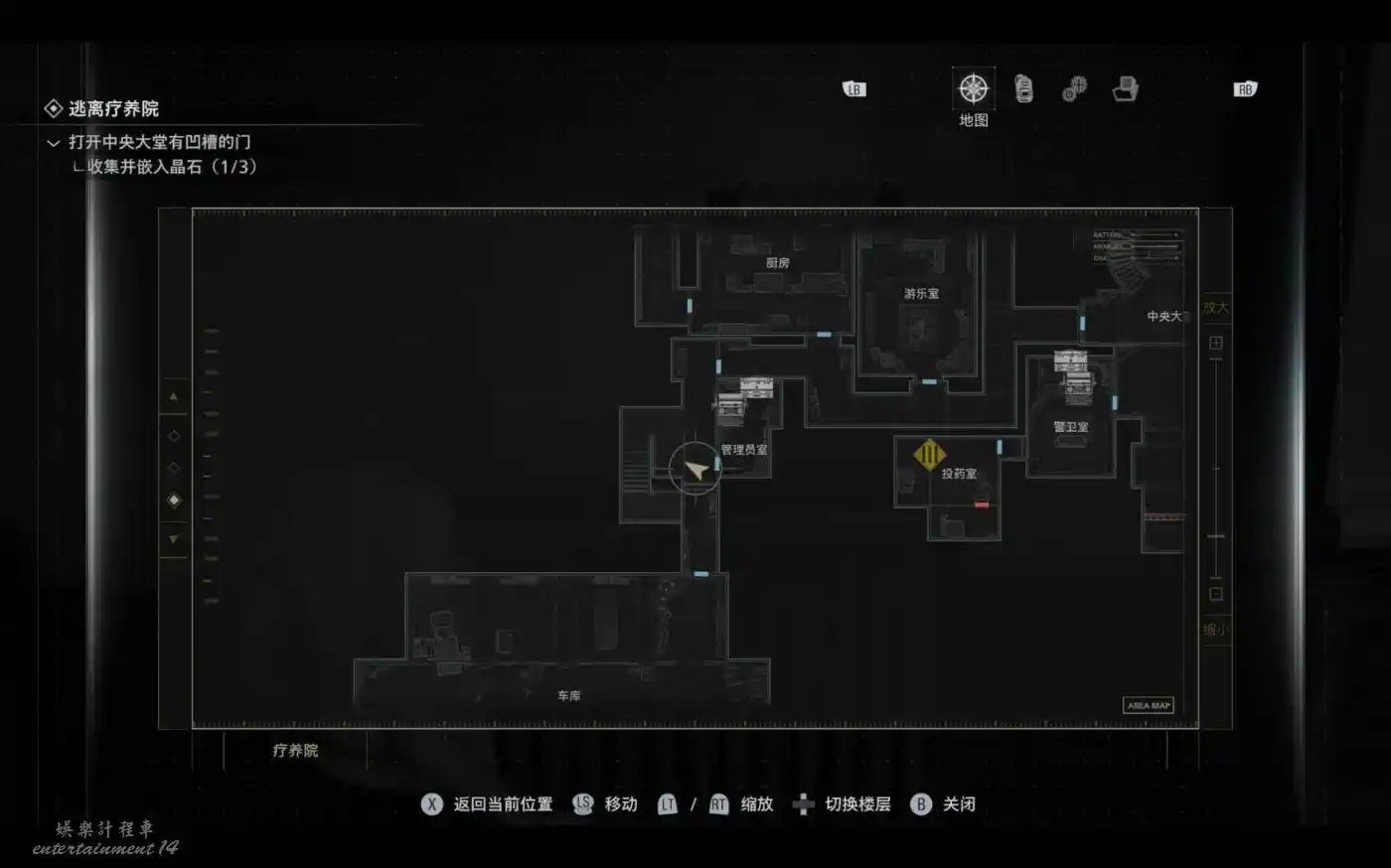
Task: Click the zoom slider handle
Action: (1215, 536)
